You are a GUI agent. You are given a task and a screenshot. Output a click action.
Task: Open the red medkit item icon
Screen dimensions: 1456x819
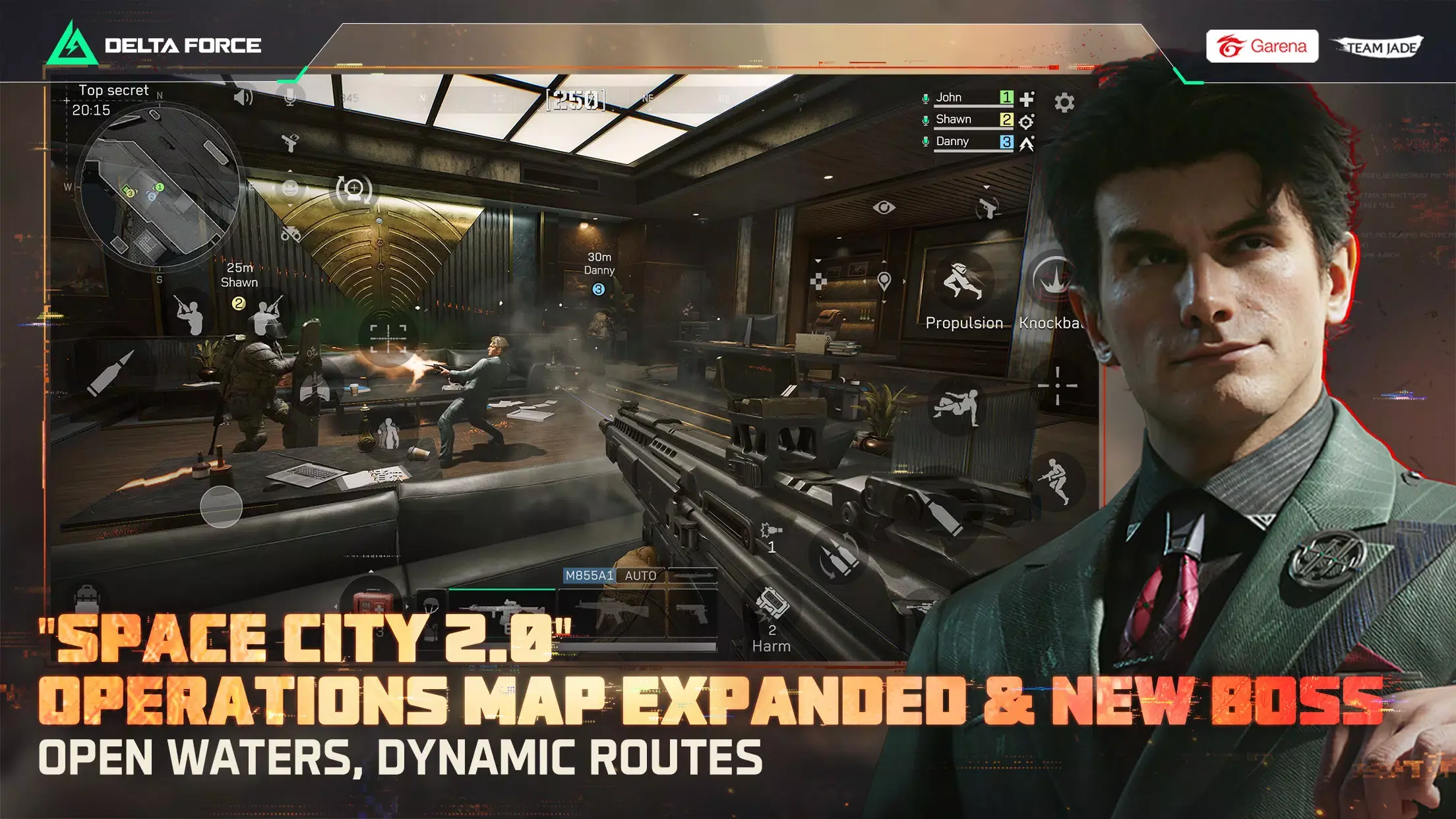point(373,603)
